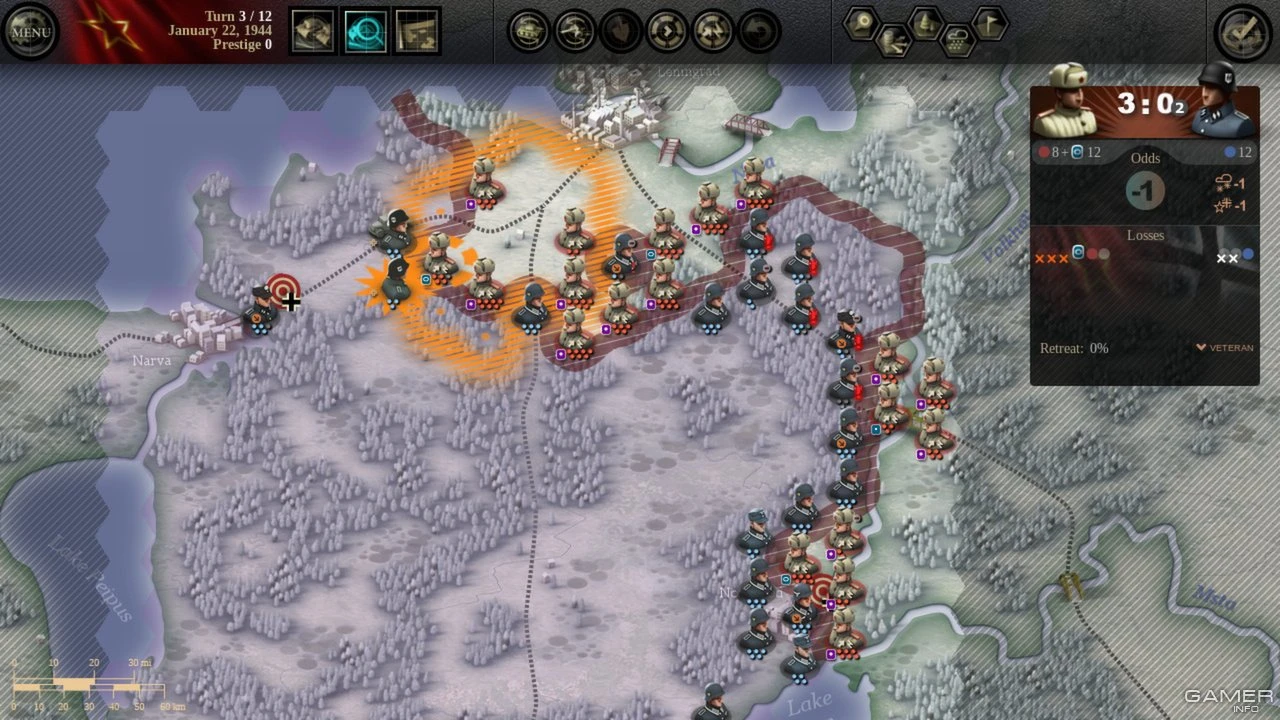
Task: Click the arrow-in-circle next unit icon
Action: tap(666, 30)
